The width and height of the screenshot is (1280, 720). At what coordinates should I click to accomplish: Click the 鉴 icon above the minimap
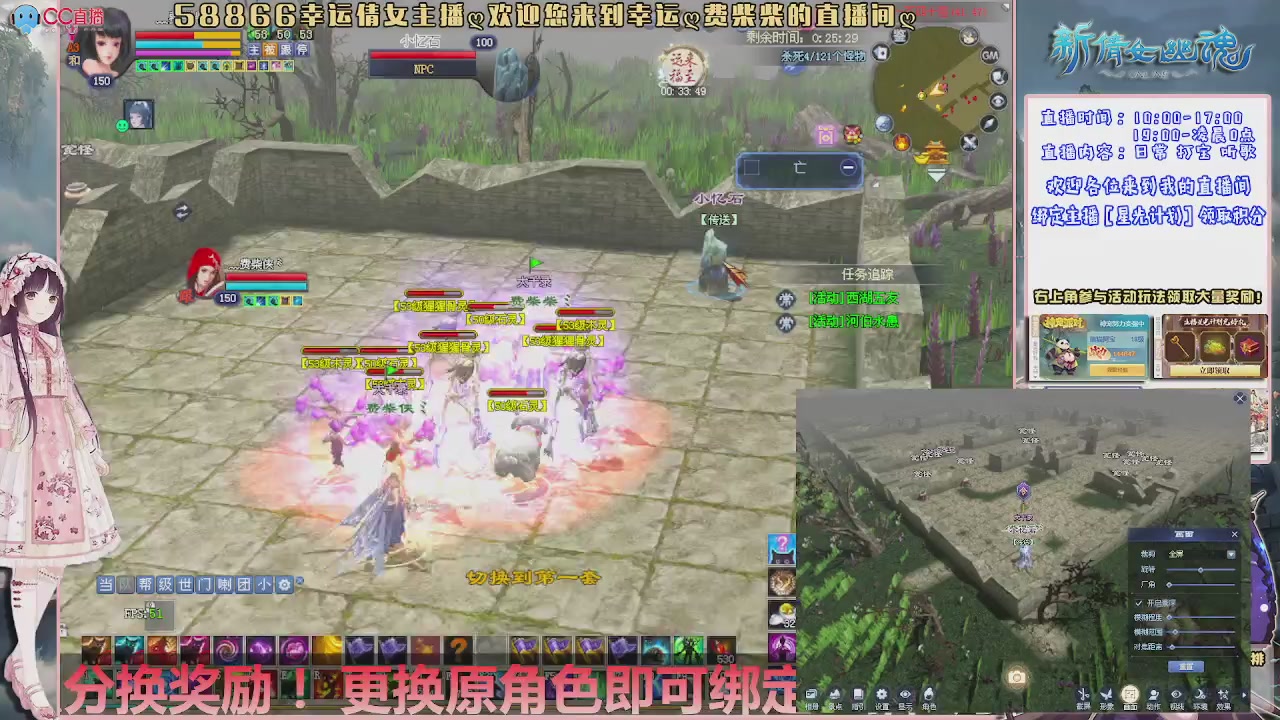899,36
